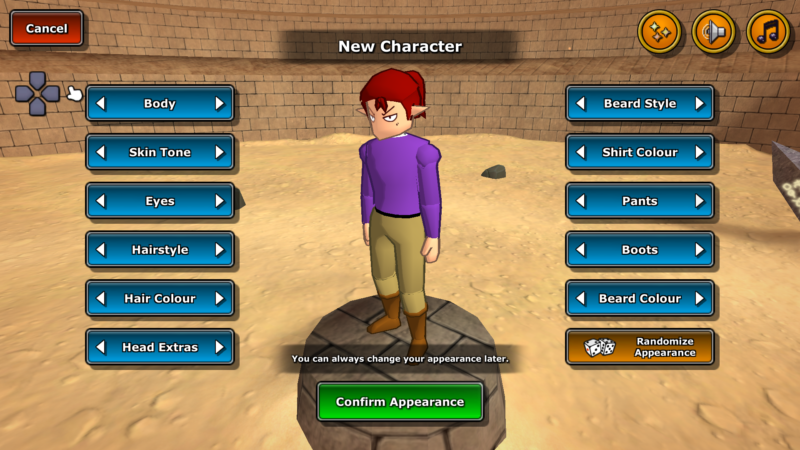Switch to previous Hairstyle
Viewport: 800px width, 450px height.
click(101, 250)
